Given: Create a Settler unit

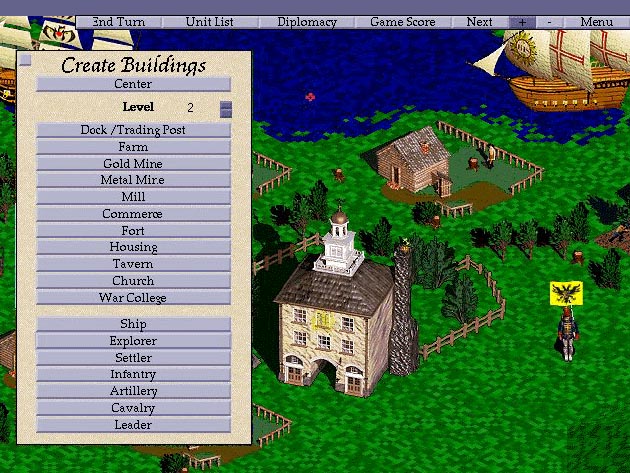Looking at the screenshot, I should click(134, 358).
